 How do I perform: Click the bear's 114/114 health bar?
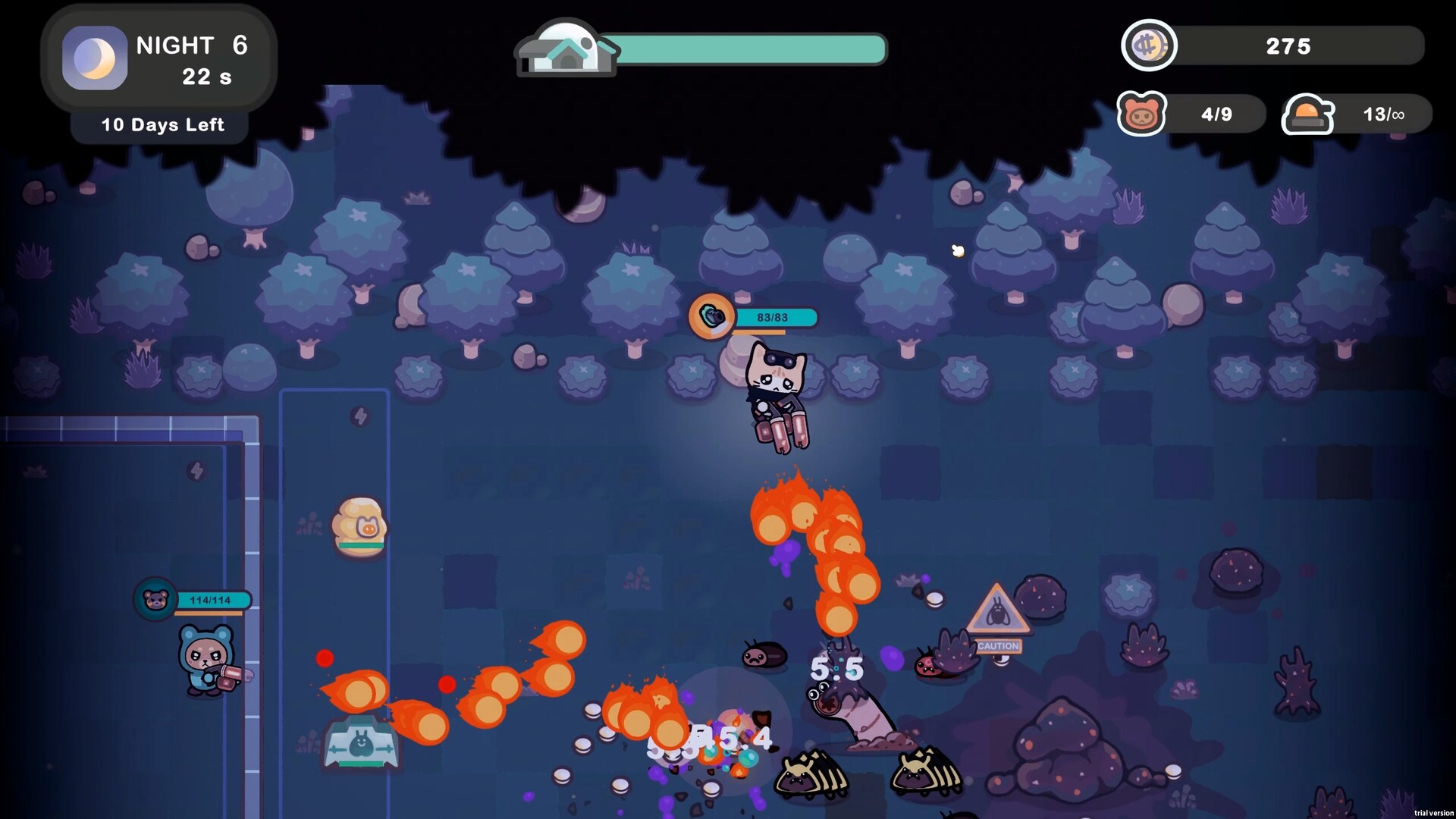(x=212, y=599)
